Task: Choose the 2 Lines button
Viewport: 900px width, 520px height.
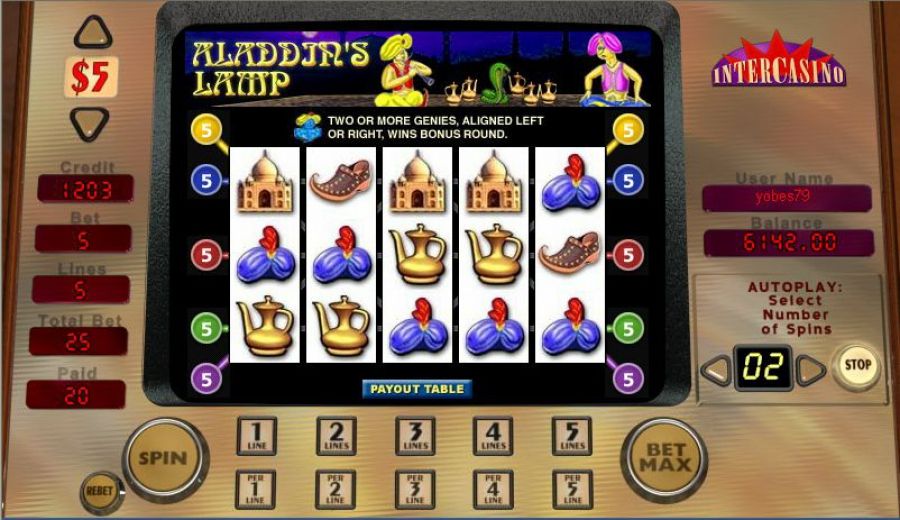Action: pyautogui.click(x=336, y=436)
